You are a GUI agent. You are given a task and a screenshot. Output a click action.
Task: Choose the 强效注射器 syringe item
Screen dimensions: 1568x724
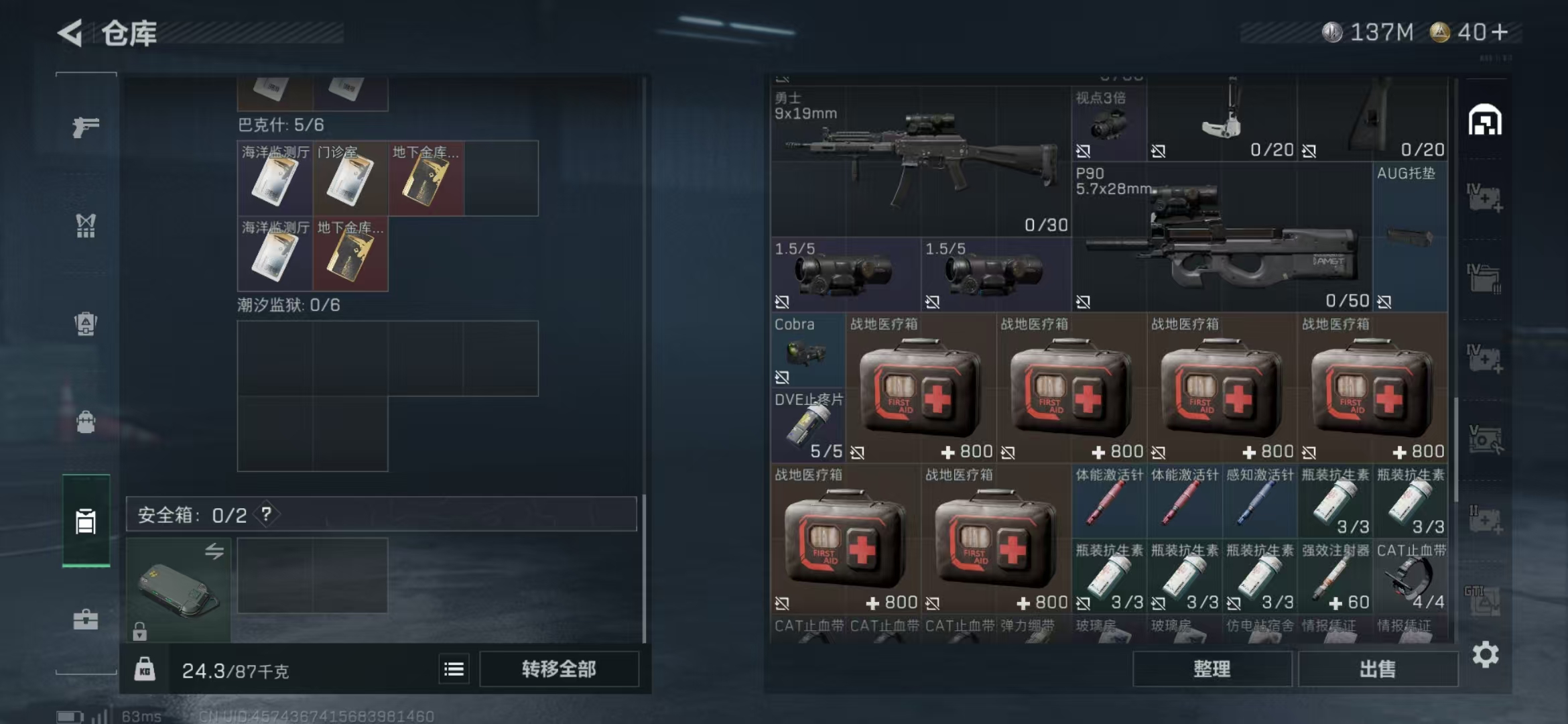1334,577
